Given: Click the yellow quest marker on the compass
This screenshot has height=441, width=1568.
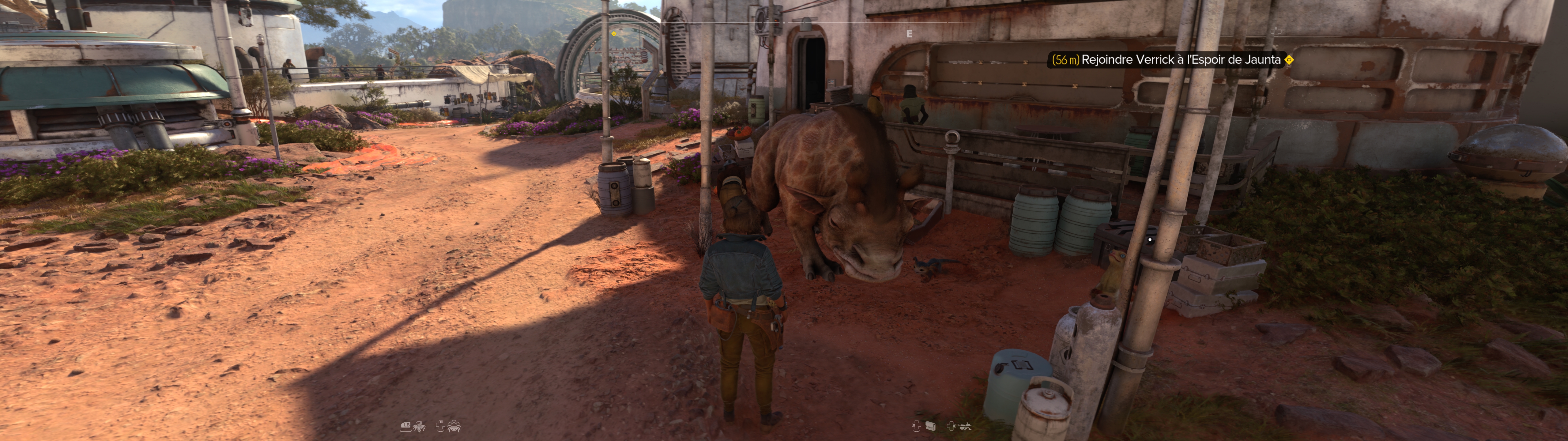Looking at the screenshot, I should pyautogui.click(x=614, y=33).
